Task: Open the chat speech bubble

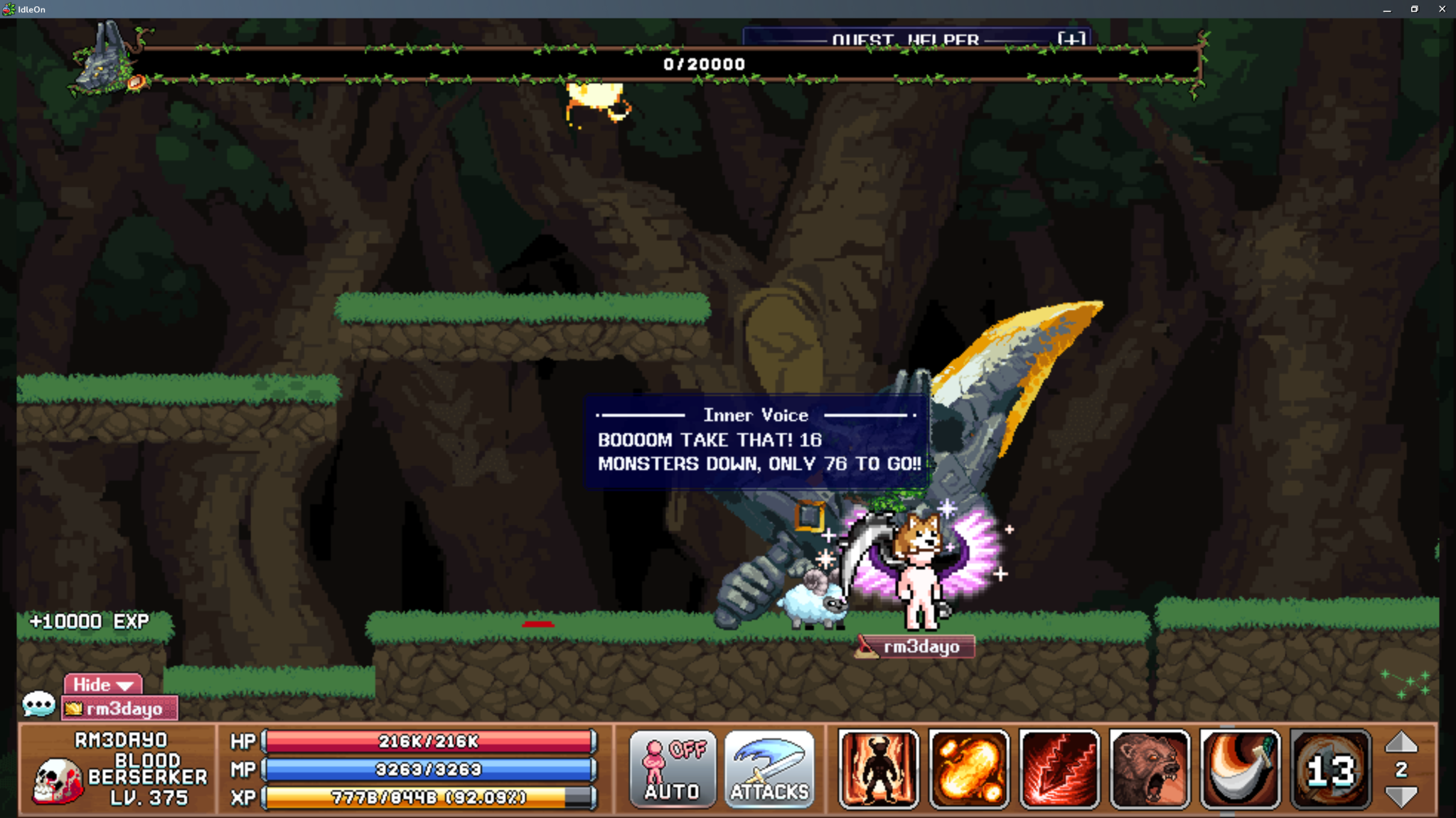Action: [39, 704]
